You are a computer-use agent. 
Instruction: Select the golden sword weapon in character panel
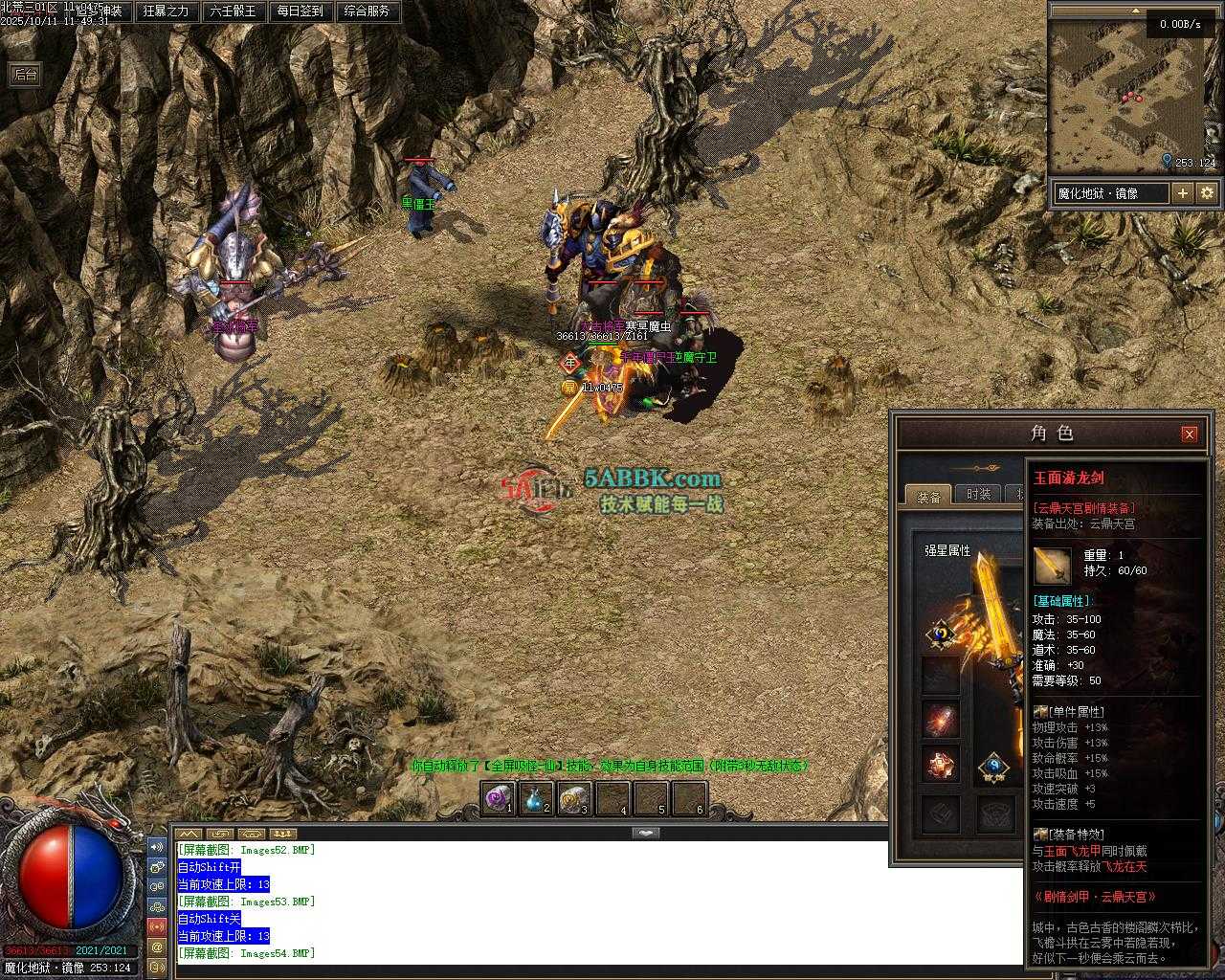point(992,612)
